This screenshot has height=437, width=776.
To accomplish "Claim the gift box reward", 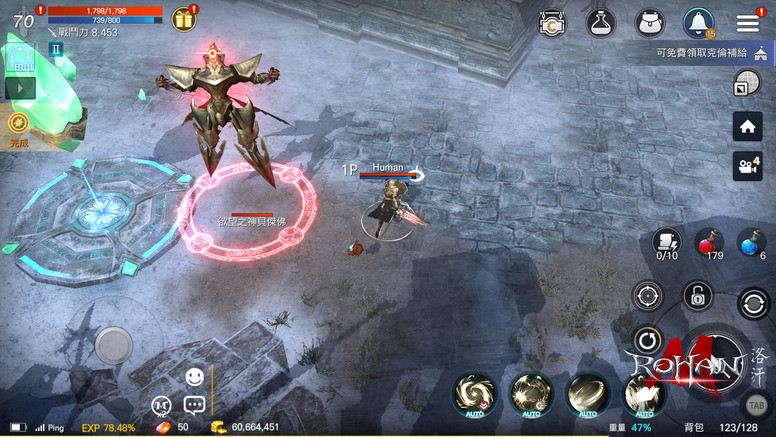I will (183, 19).
